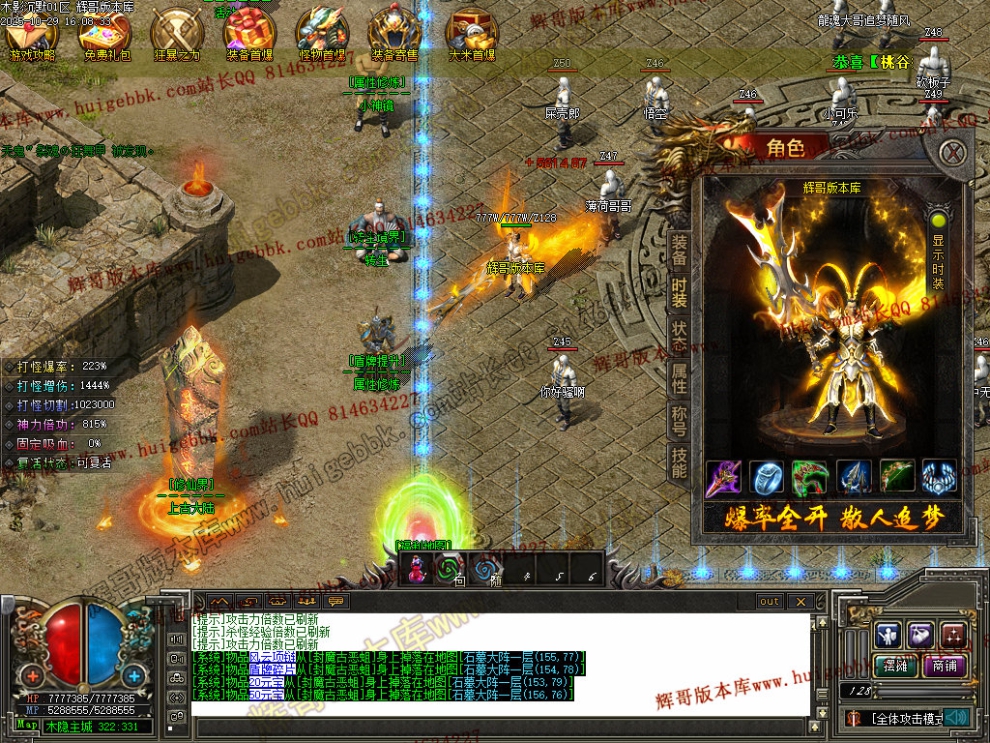990x743 pixels.
Task: Use the red potion in the hotbar
Action: pos(415,569)
